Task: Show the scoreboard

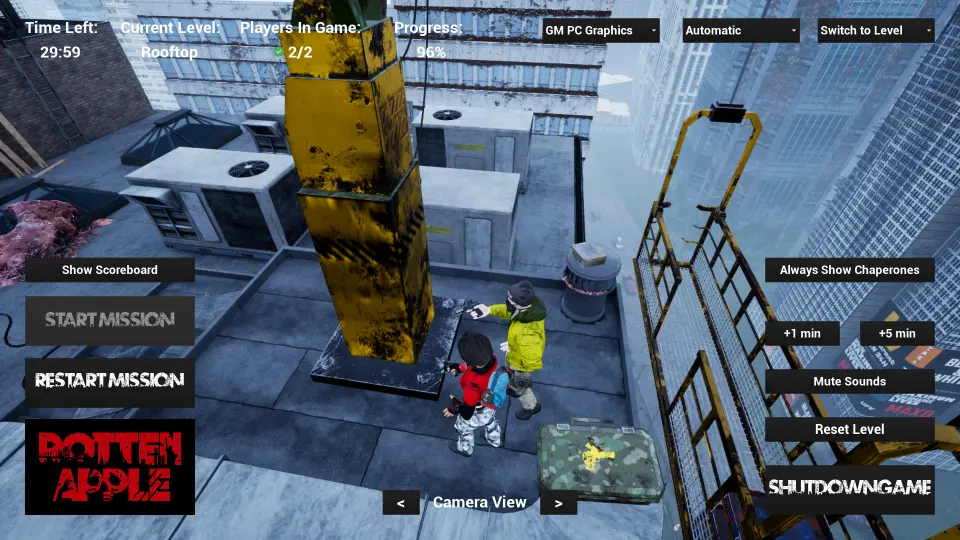Action: point(110,270)
